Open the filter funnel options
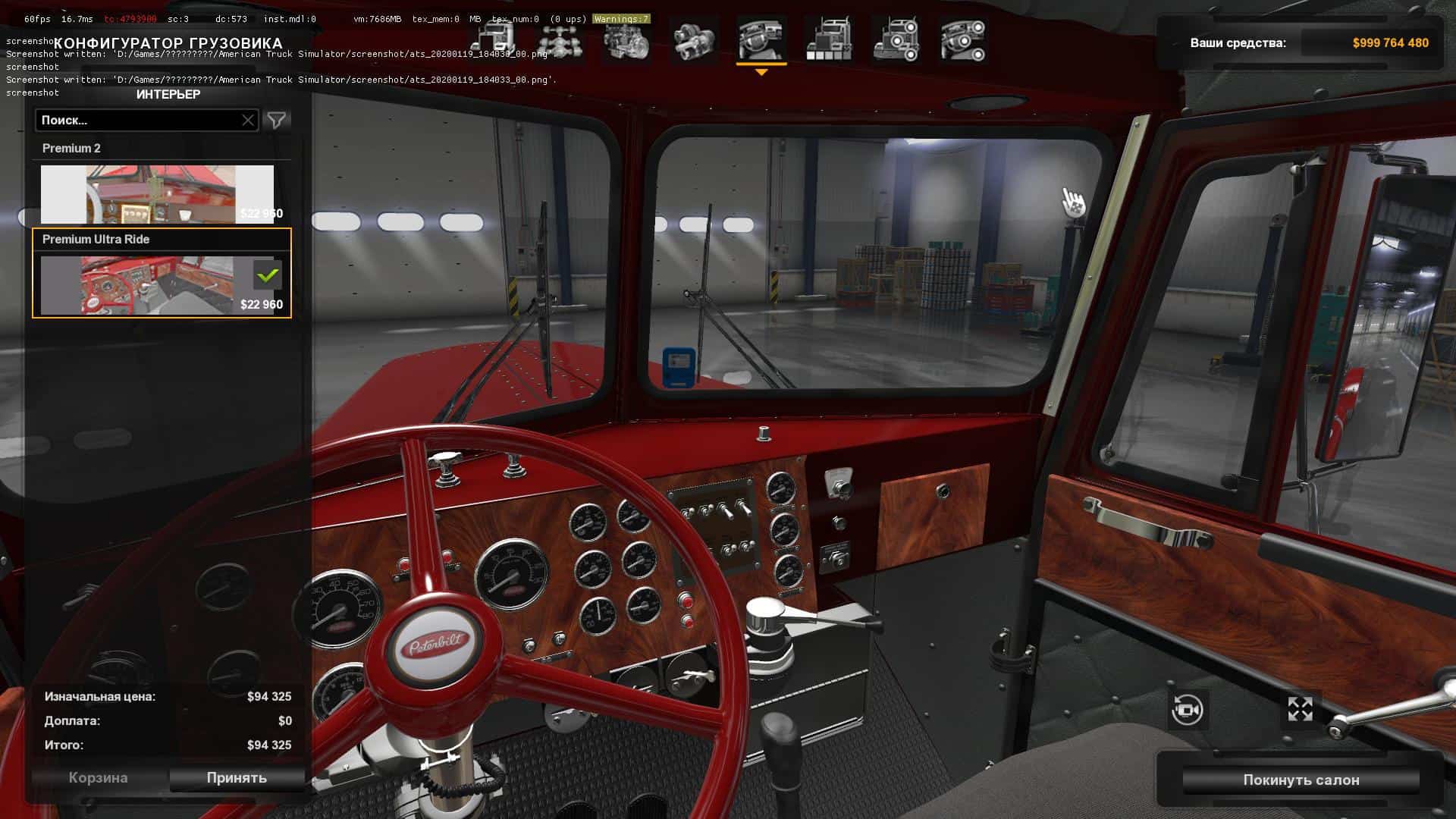 point(277,121)
